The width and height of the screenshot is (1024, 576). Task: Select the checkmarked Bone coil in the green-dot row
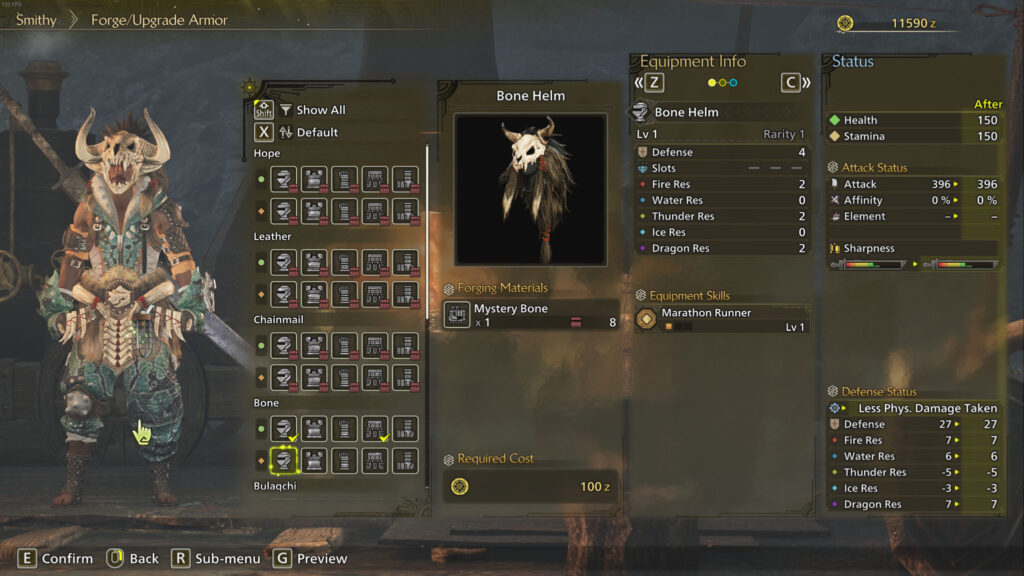(375, 428)
